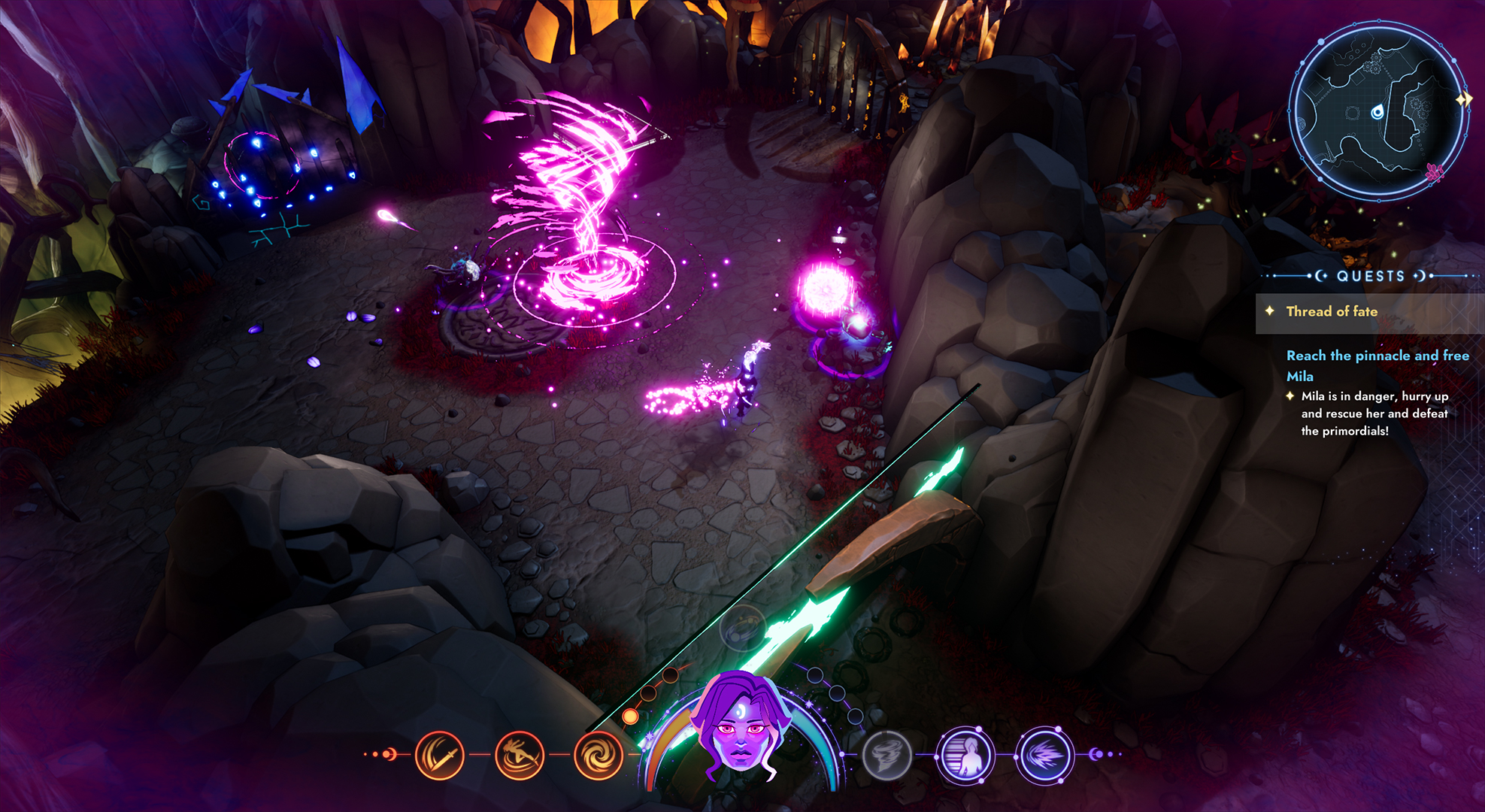This screenshot has width=1485, height=812.
Task: Click the gold star marker on minimap edge
Action: point(1463,99)
